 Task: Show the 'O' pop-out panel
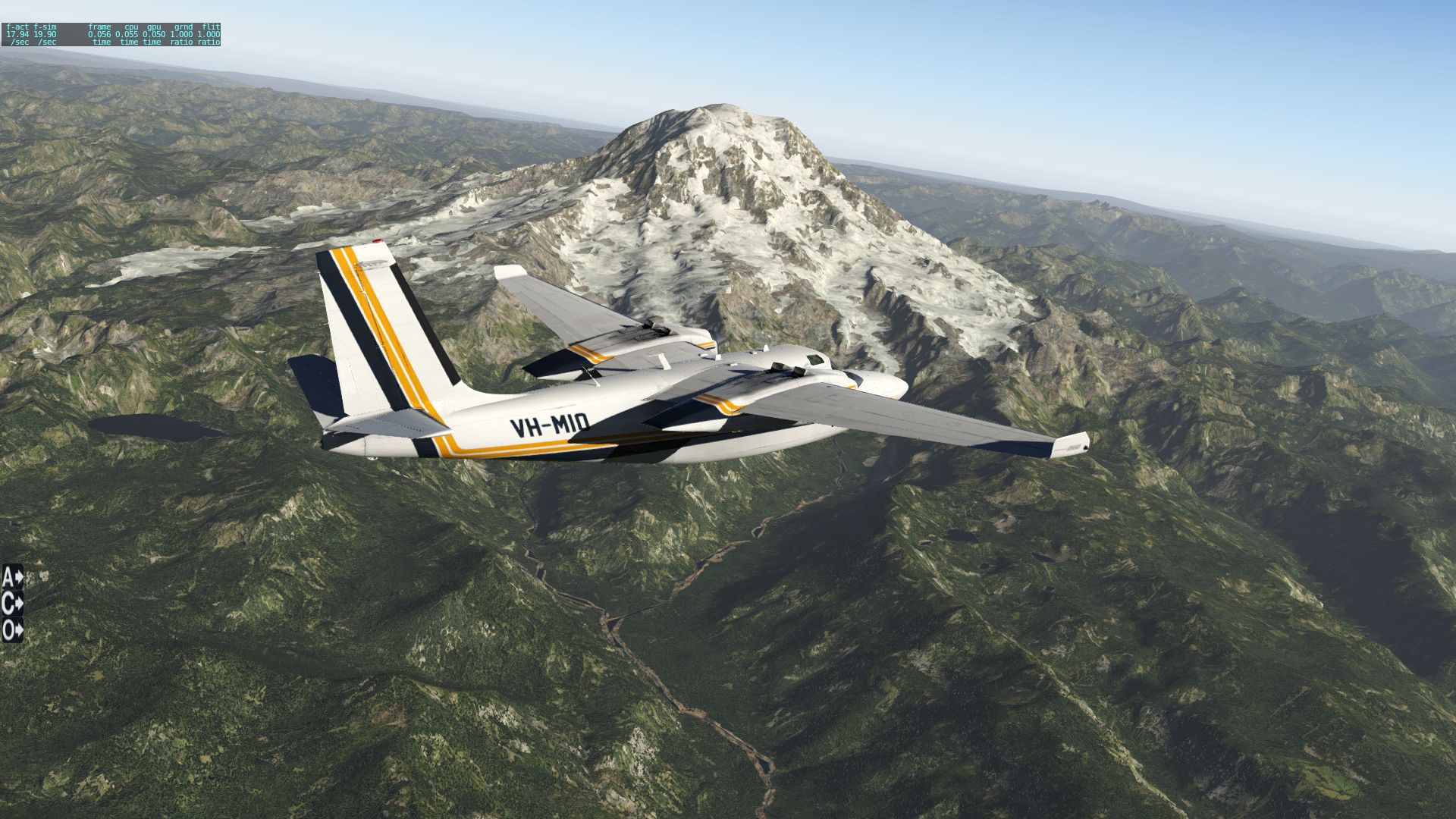pos(12,629)
